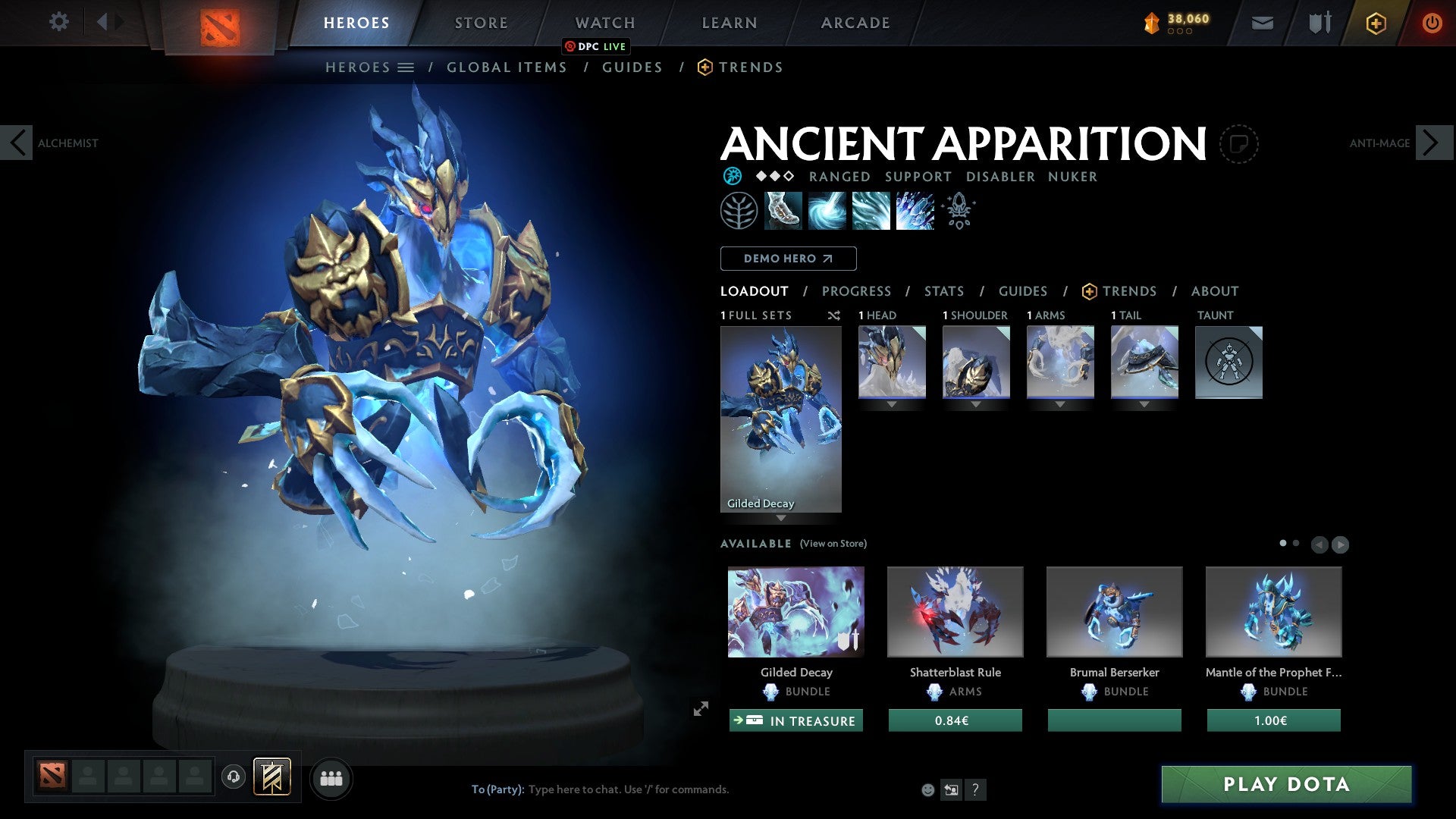The image size is (1456, 819).
Task: Open the notifications mail icon
Action: click(x=1262, y=22)
